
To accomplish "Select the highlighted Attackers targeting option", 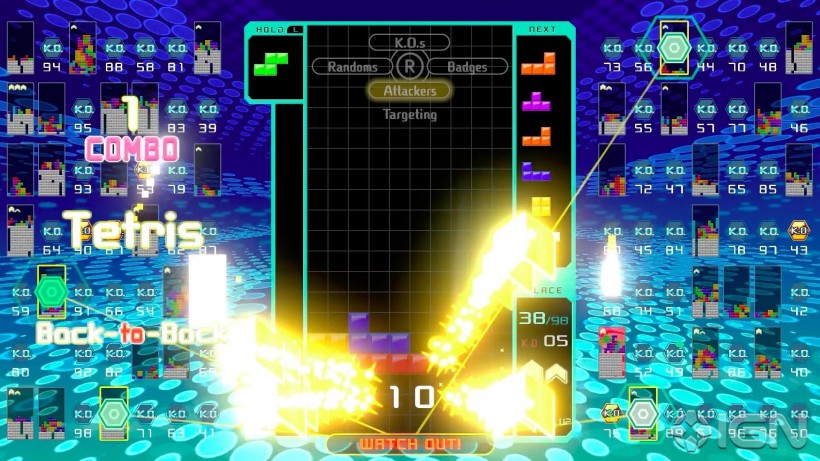I will 409,91.
